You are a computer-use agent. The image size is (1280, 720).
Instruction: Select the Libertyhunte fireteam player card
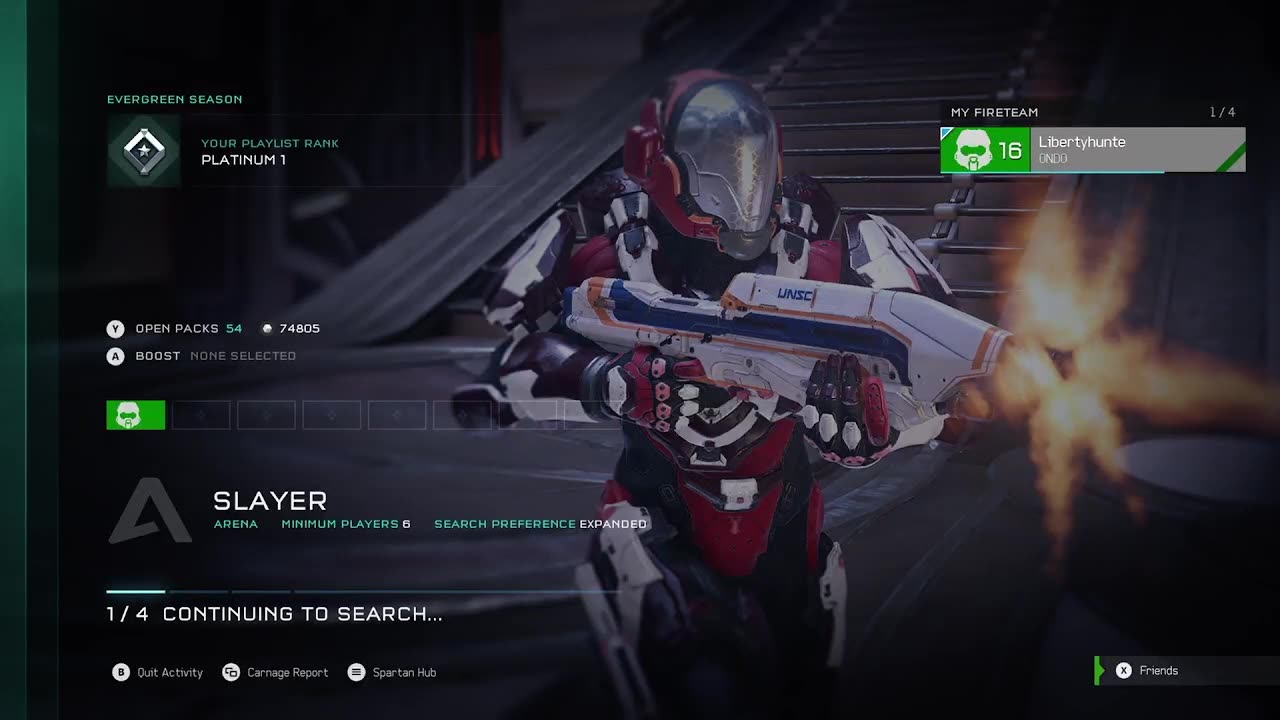pos(1092,150)
